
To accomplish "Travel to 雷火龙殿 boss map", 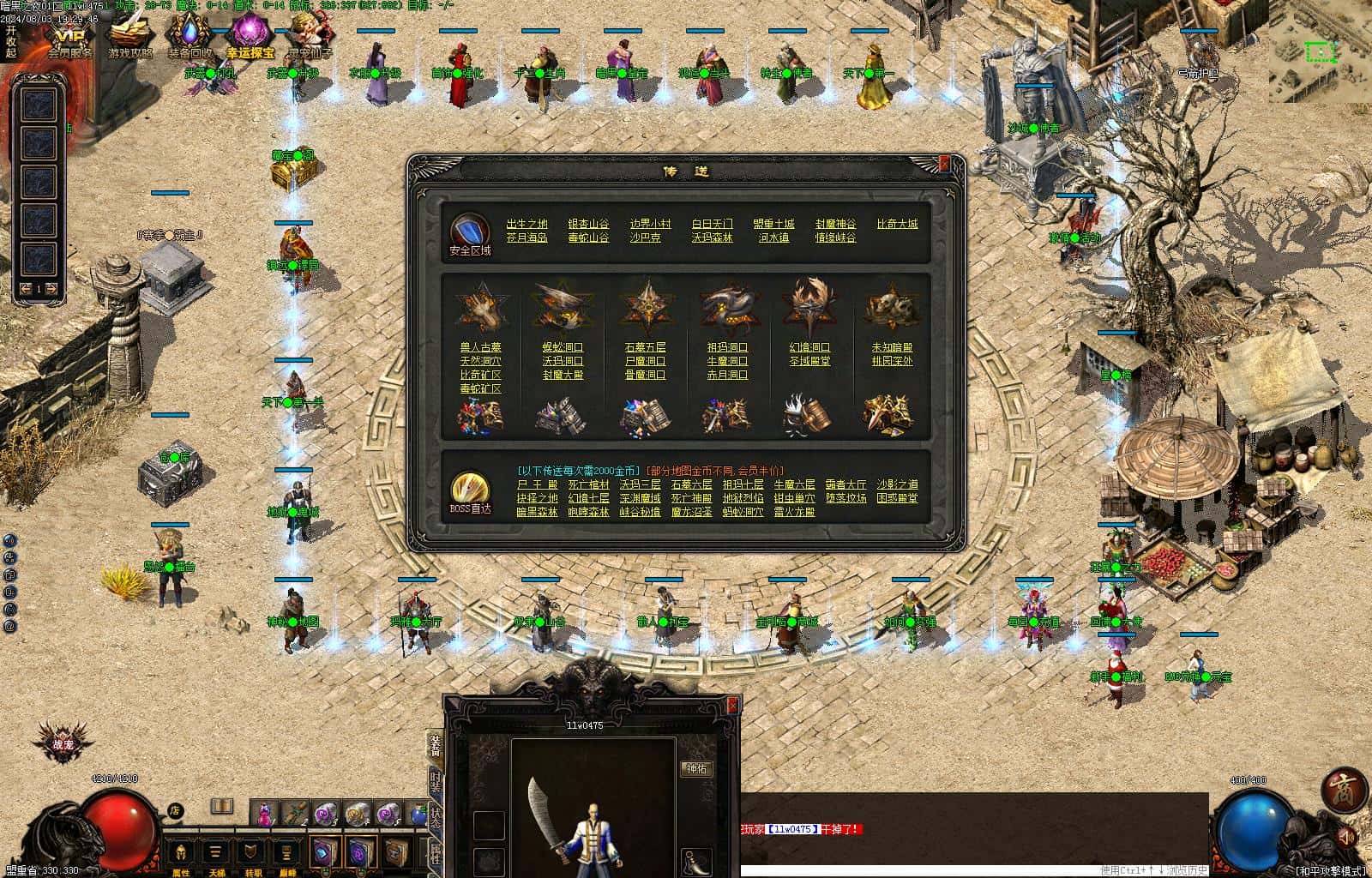I will (x=794, y=512).
